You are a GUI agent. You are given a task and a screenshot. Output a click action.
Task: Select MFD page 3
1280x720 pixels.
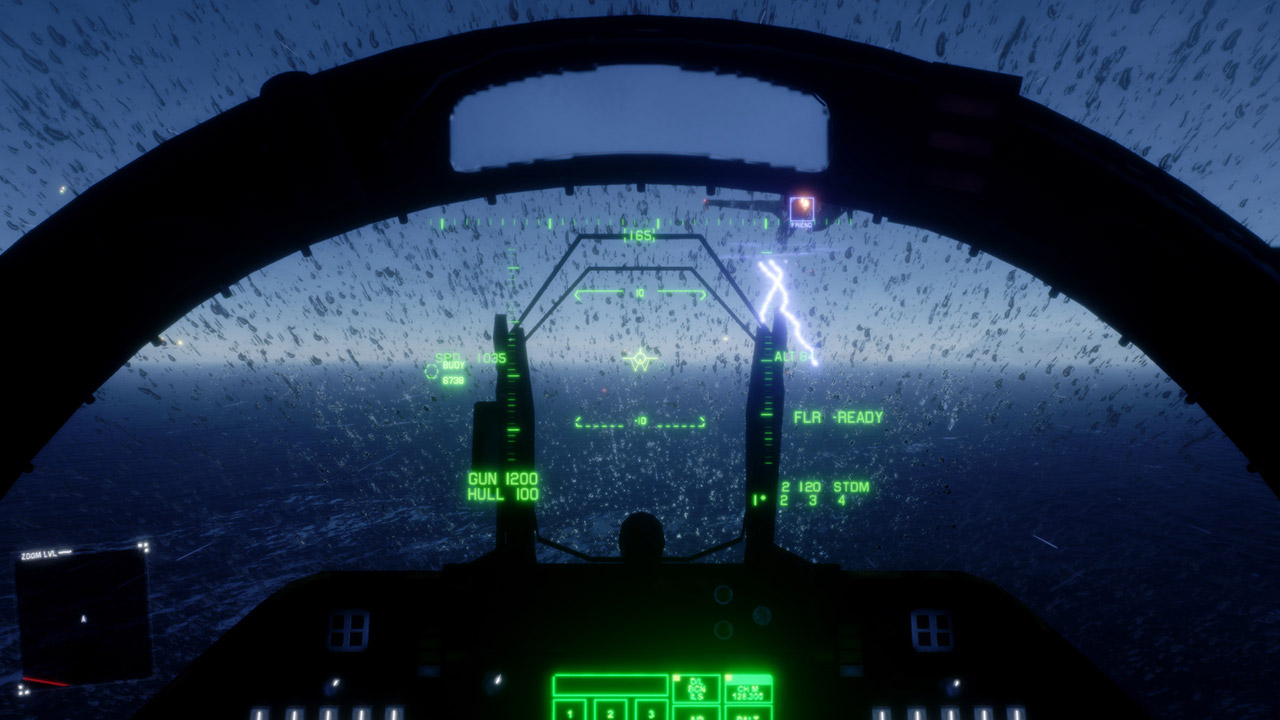pos(652,712)
